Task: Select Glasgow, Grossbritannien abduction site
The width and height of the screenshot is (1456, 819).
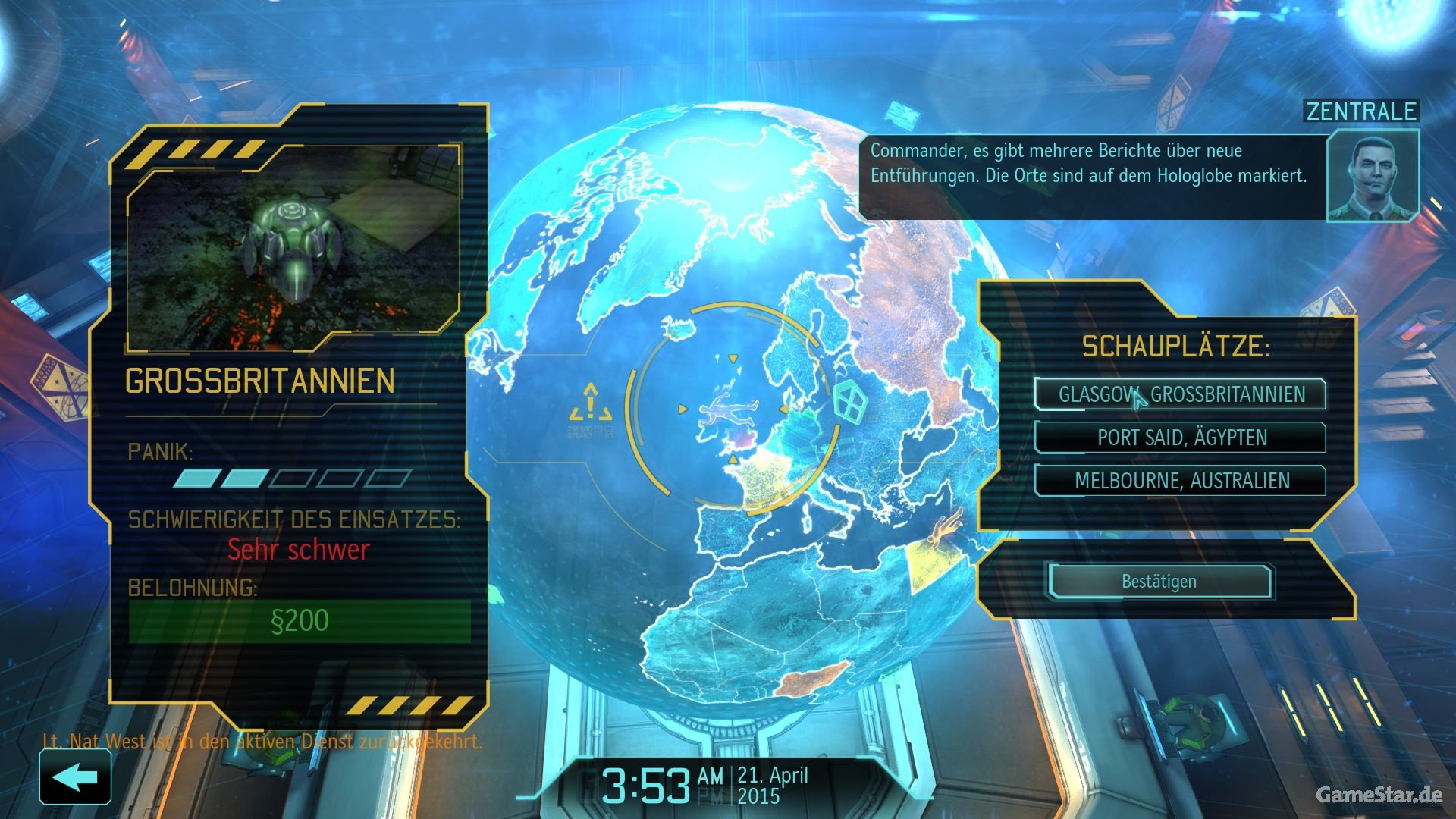Action: [1180, 394]
